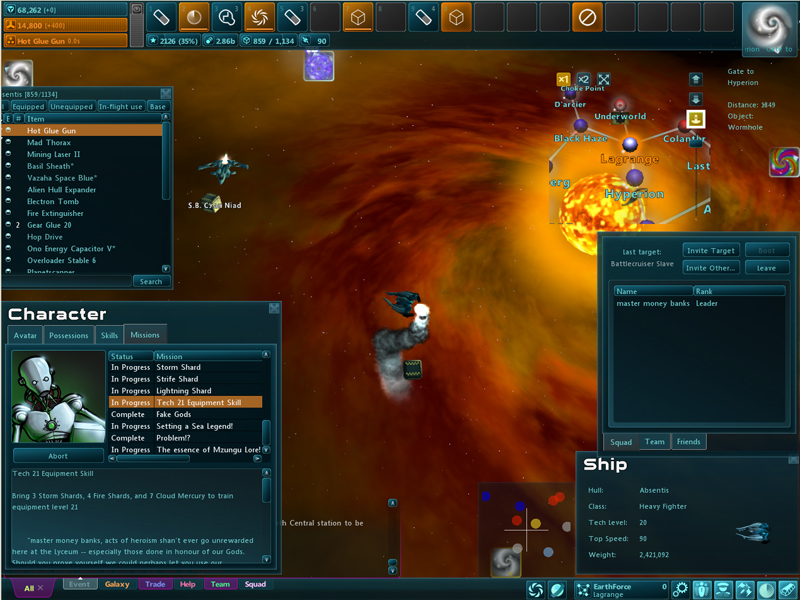The image size is (800, 600).
Task: Click the Invite Other button
Action: coord(710,268)
